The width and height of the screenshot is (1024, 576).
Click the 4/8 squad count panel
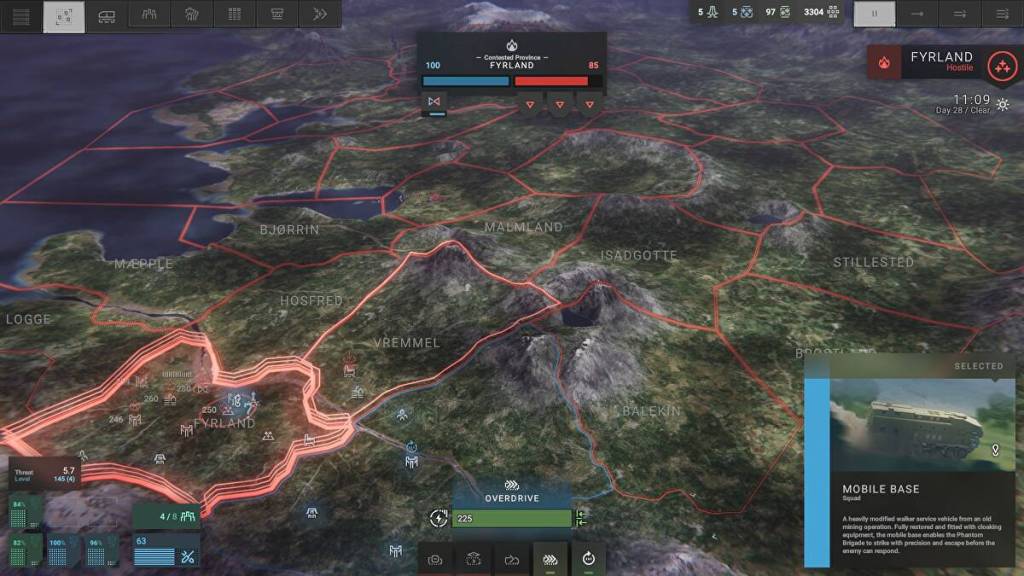pyautogui.click(x=167, y=516)
